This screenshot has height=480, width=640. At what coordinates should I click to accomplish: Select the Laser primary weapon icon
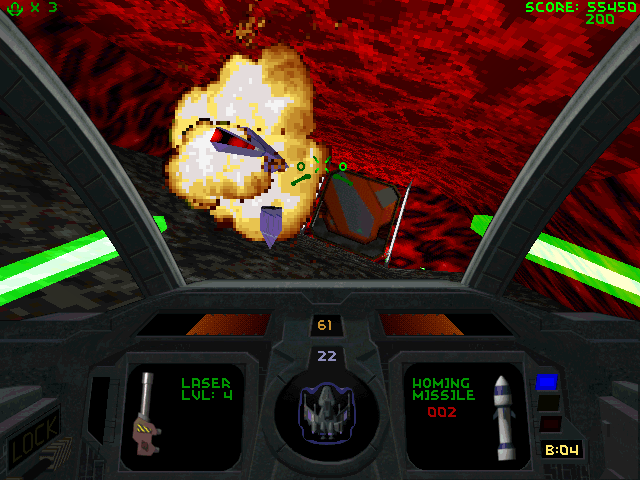click(x=145, y=408)
